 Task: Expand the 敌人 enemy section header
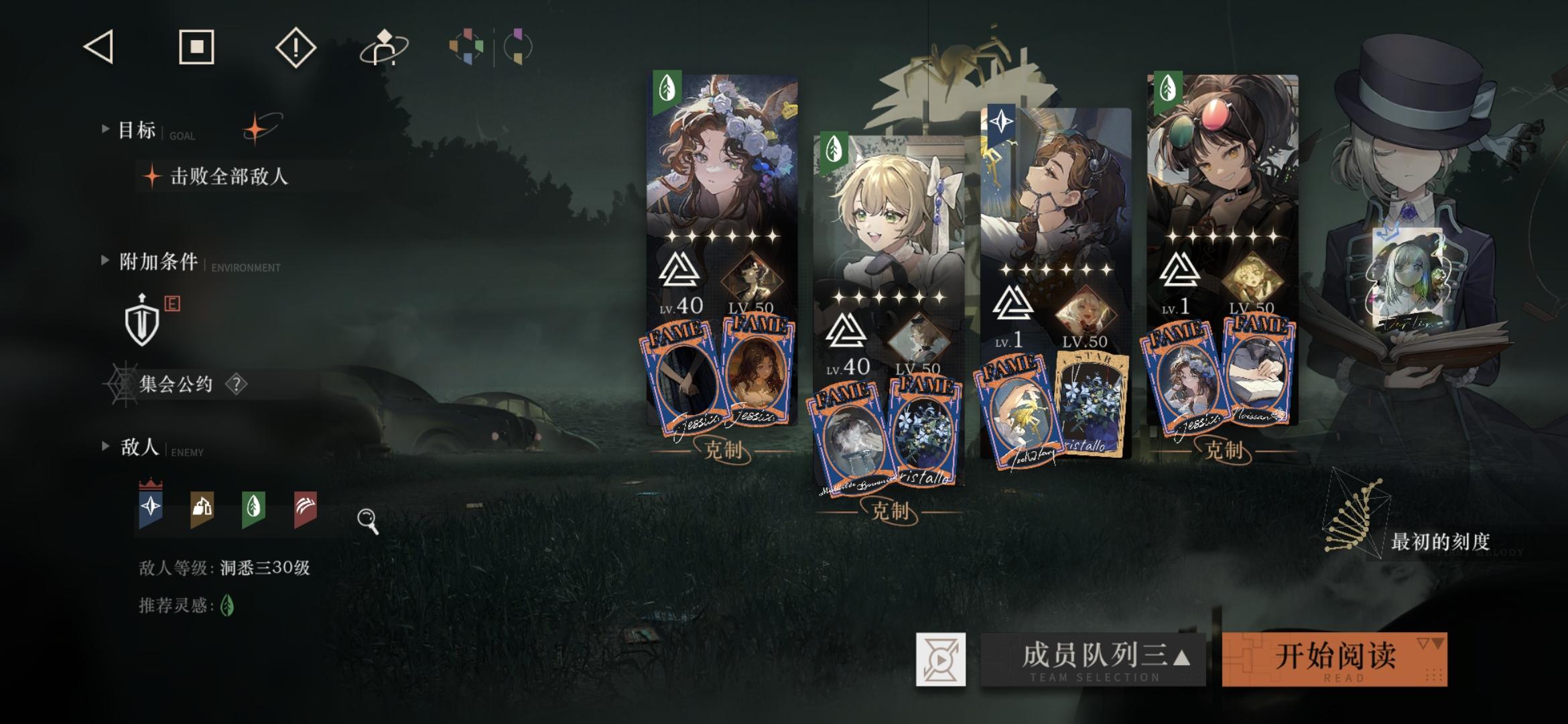coord(105,446)
